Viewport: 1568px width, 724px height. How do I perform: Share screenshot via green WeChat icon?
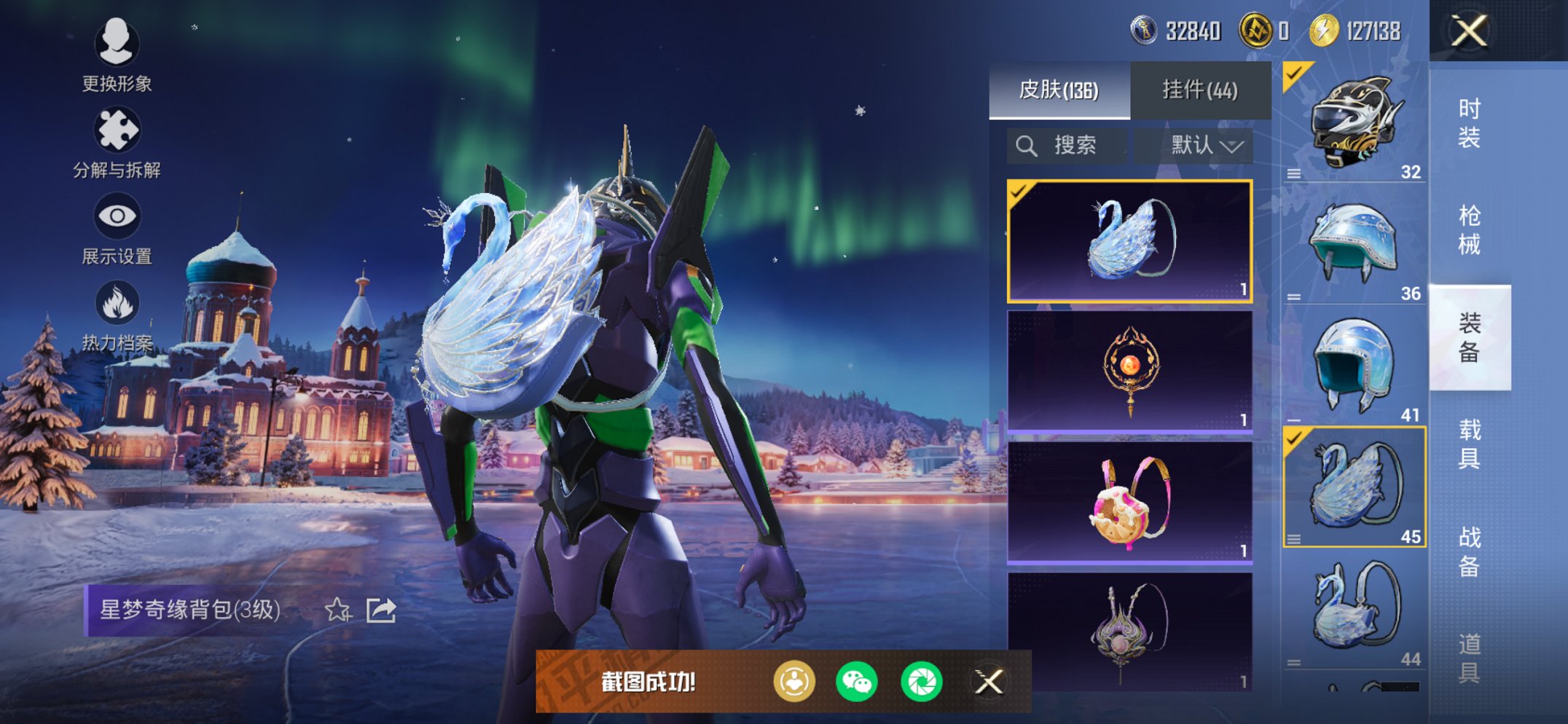coord(856,682)
